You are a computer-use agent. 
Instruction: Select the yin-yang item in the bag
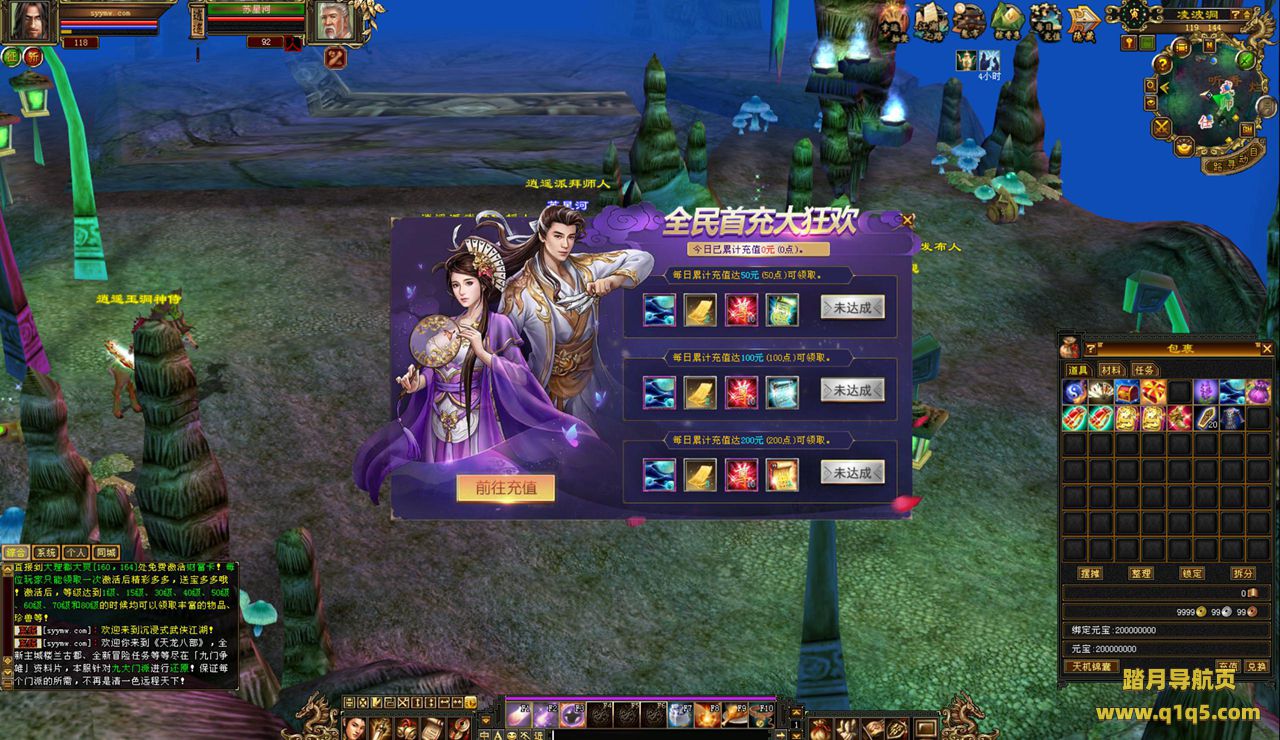[1075, 392]
